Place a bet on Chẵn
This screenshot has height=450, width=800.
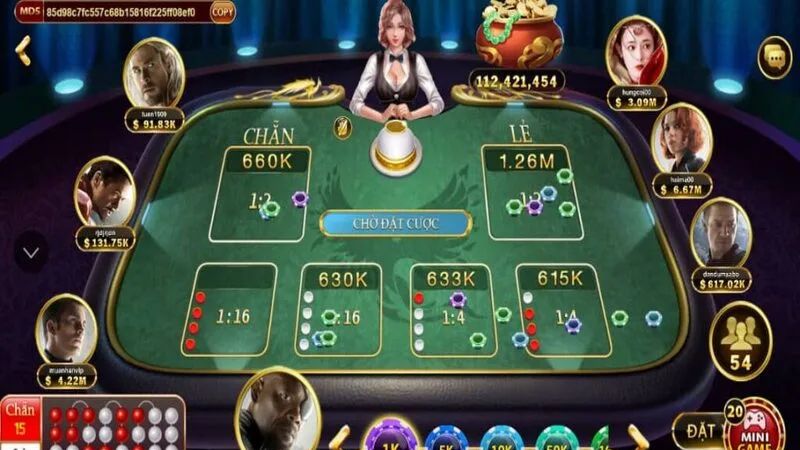259,195
